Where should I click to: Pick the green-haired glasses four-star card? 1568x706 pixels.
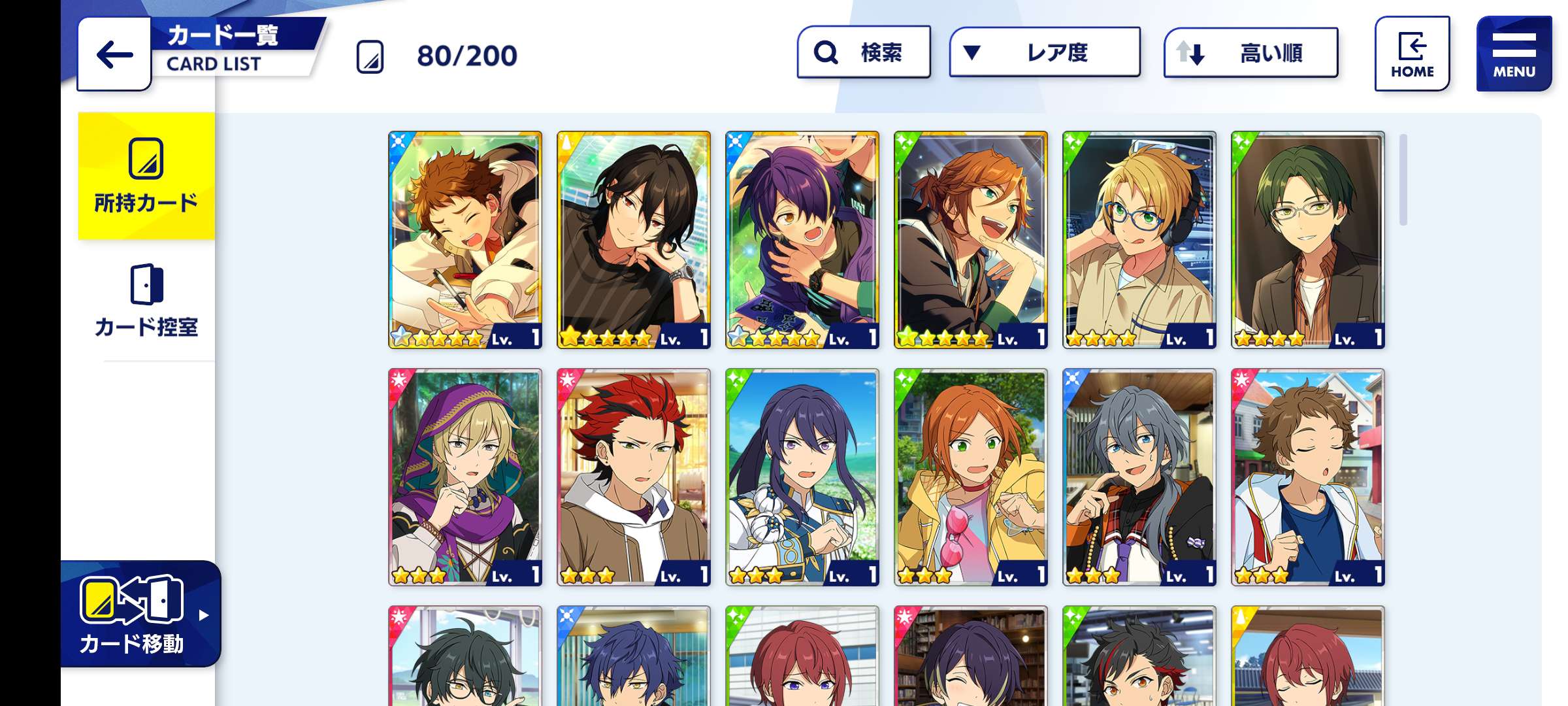[1307, 240]
